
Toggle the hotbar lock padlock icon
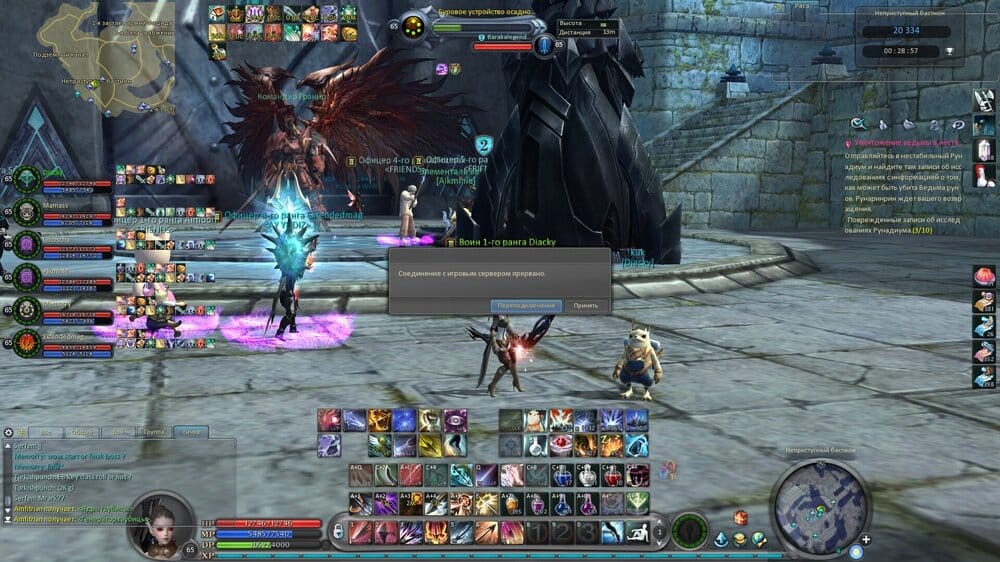pos(338,531)
